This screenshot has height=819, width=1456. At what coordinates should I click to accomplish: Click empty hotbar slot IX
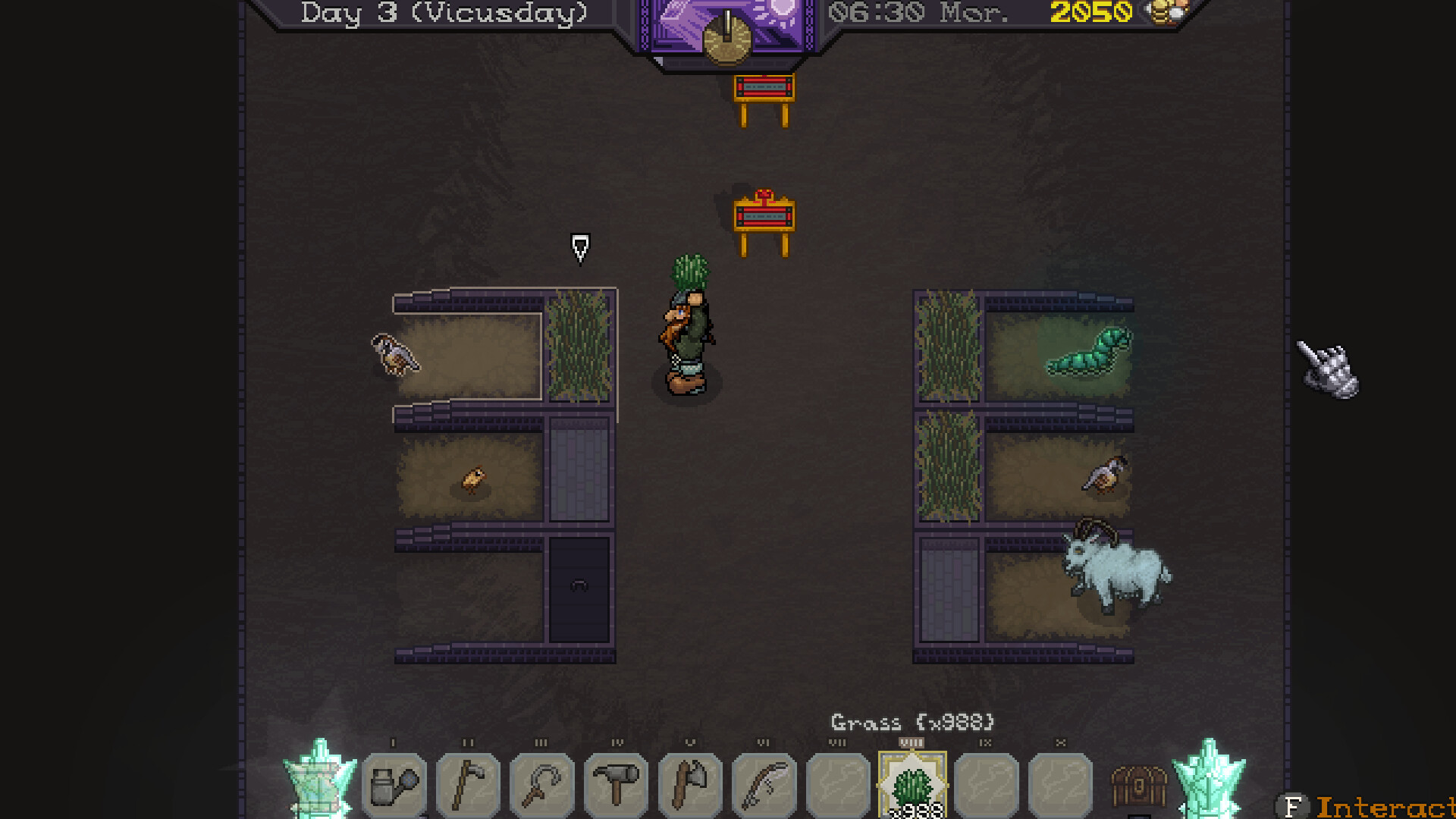click(984, 785)
